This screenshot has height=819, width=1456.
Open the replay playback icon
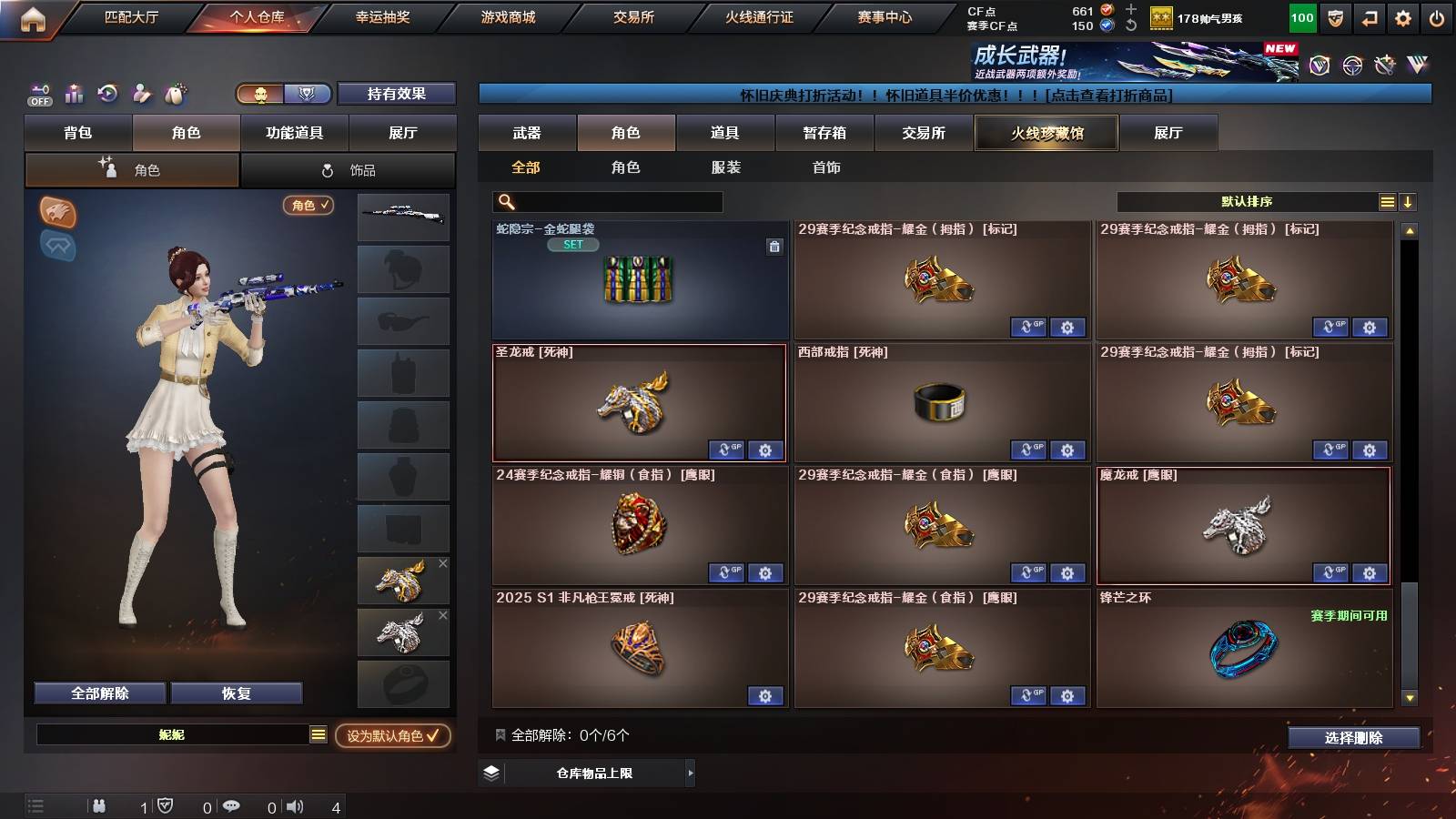click(107, 92)
